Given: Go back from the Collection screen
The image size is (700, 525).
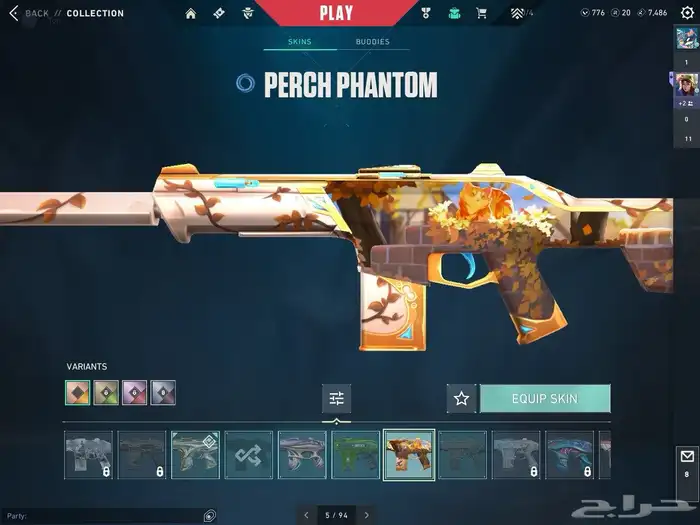Looking at the screenshot, I should click(x=14, y=13).
